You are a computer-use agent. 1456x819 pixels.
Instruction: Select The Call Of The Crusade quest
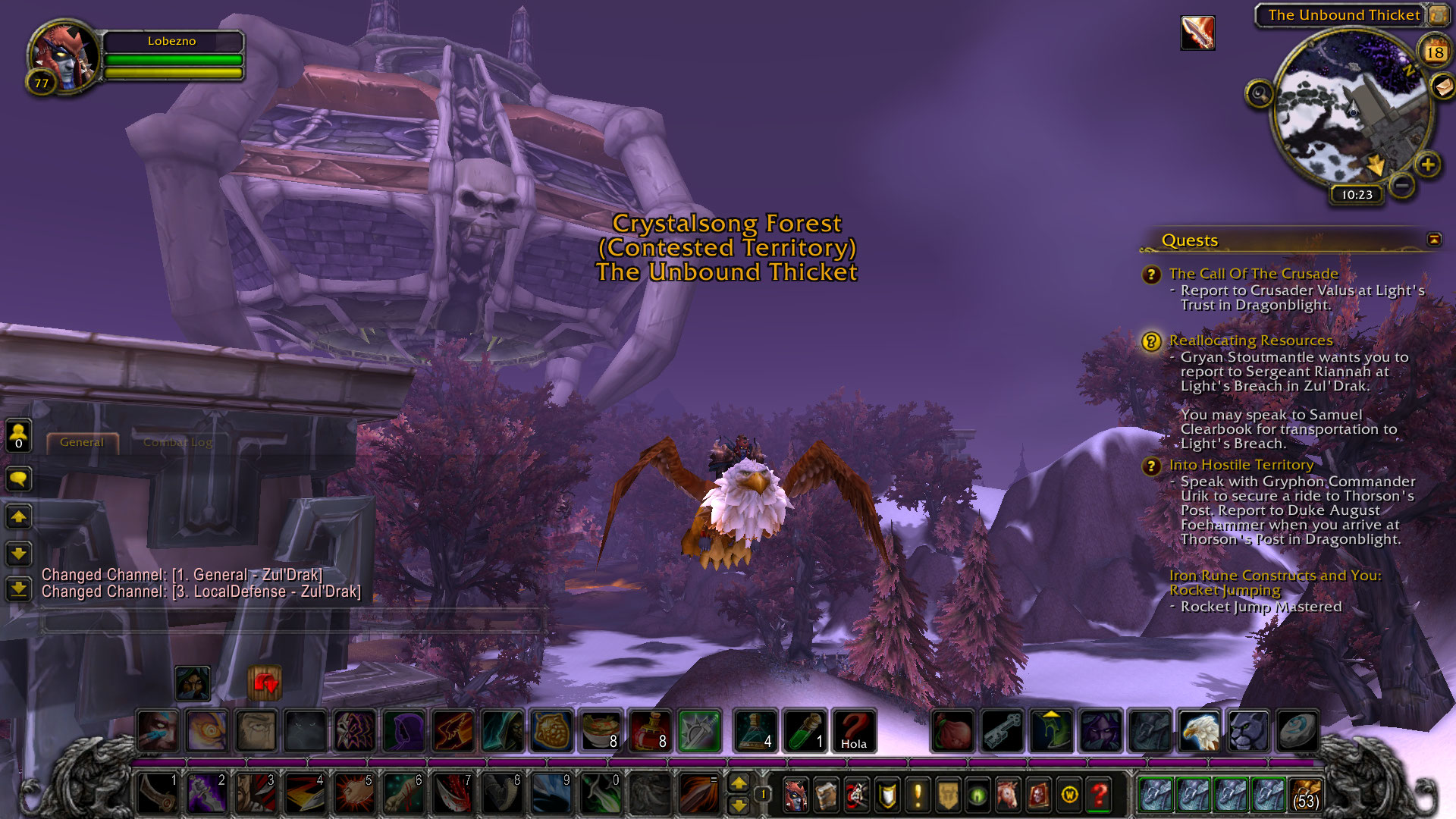pos(1253,274)
